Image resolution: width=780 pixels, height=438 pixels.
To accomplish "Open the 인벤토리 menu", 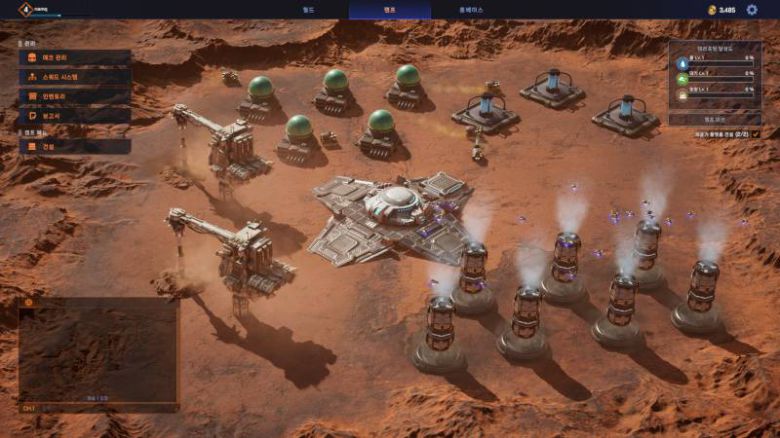I will [74, 96].
